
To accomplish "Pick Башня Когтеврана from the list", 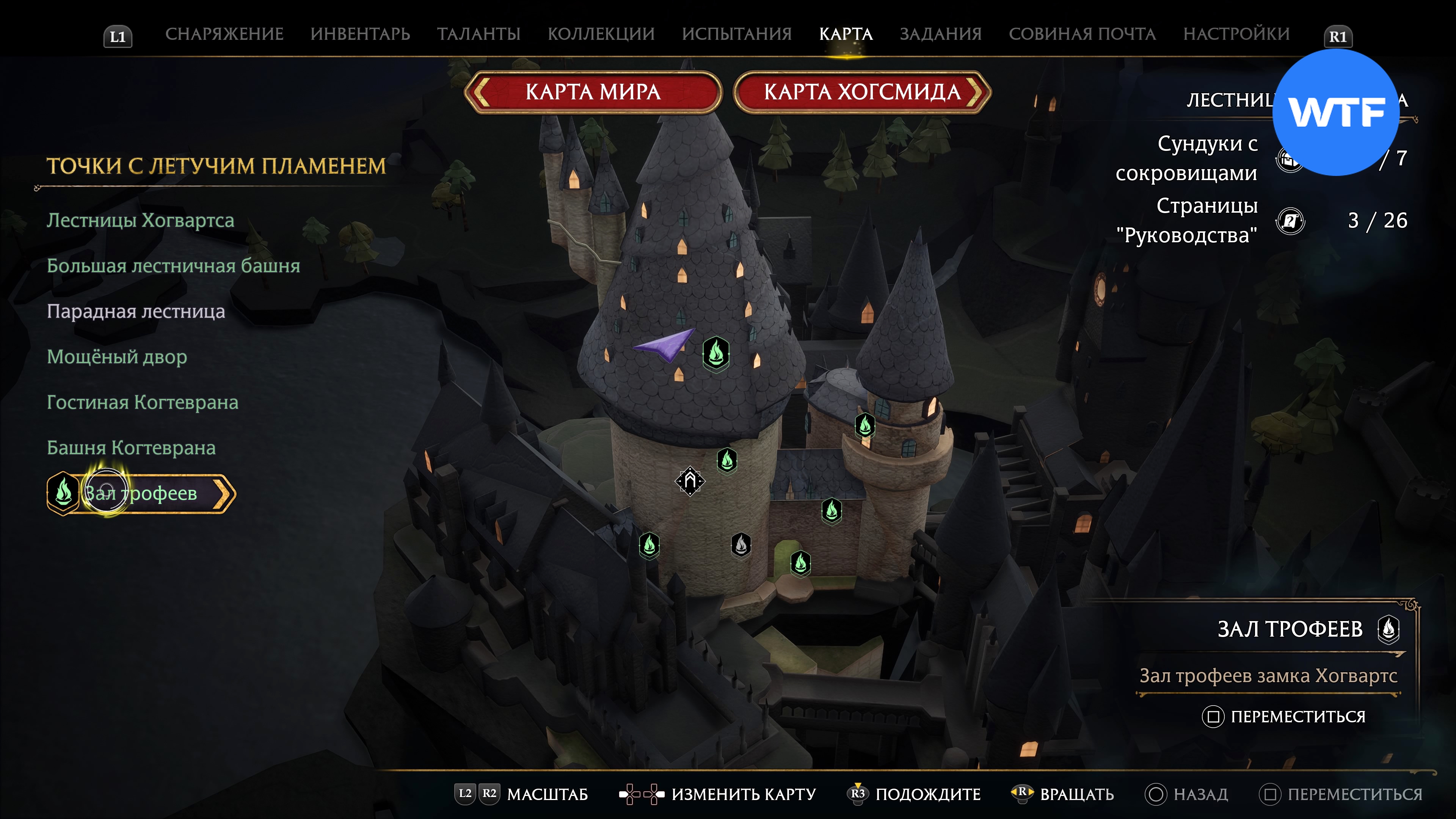I will coord(131,448).
